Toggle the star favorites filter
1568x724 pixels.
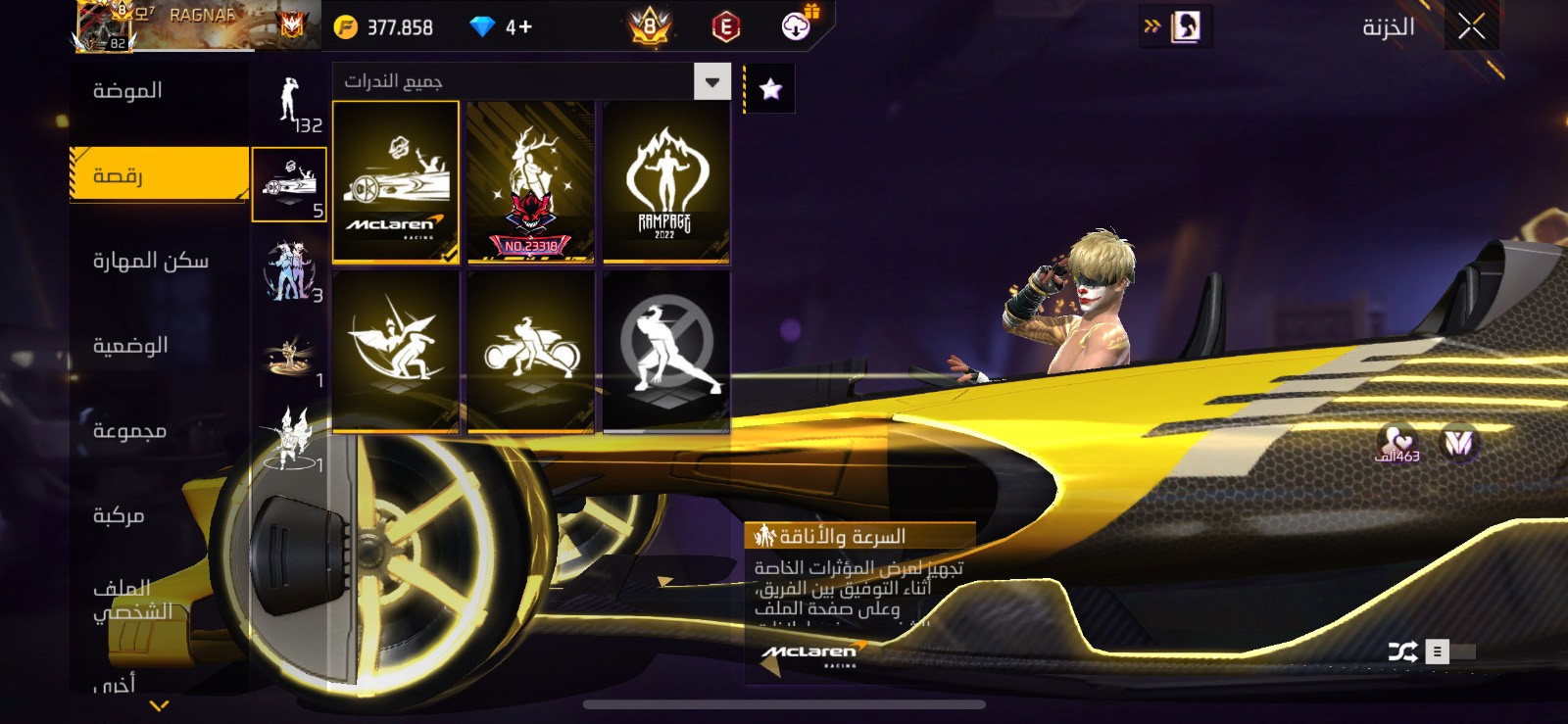click(x=770, y=90)
